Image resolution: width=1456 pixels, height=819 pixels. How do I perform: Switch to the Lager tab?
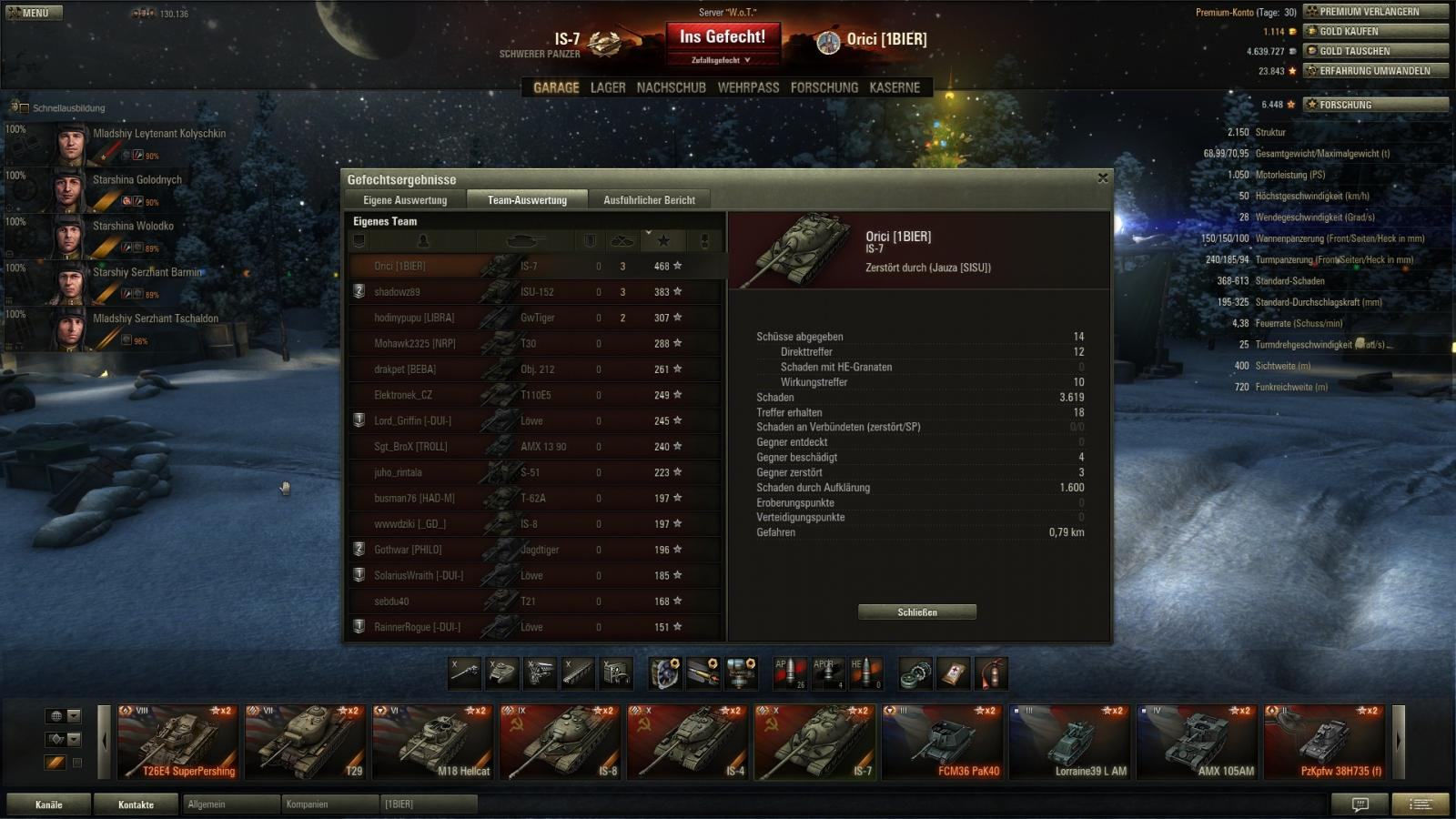coord(608,87)
